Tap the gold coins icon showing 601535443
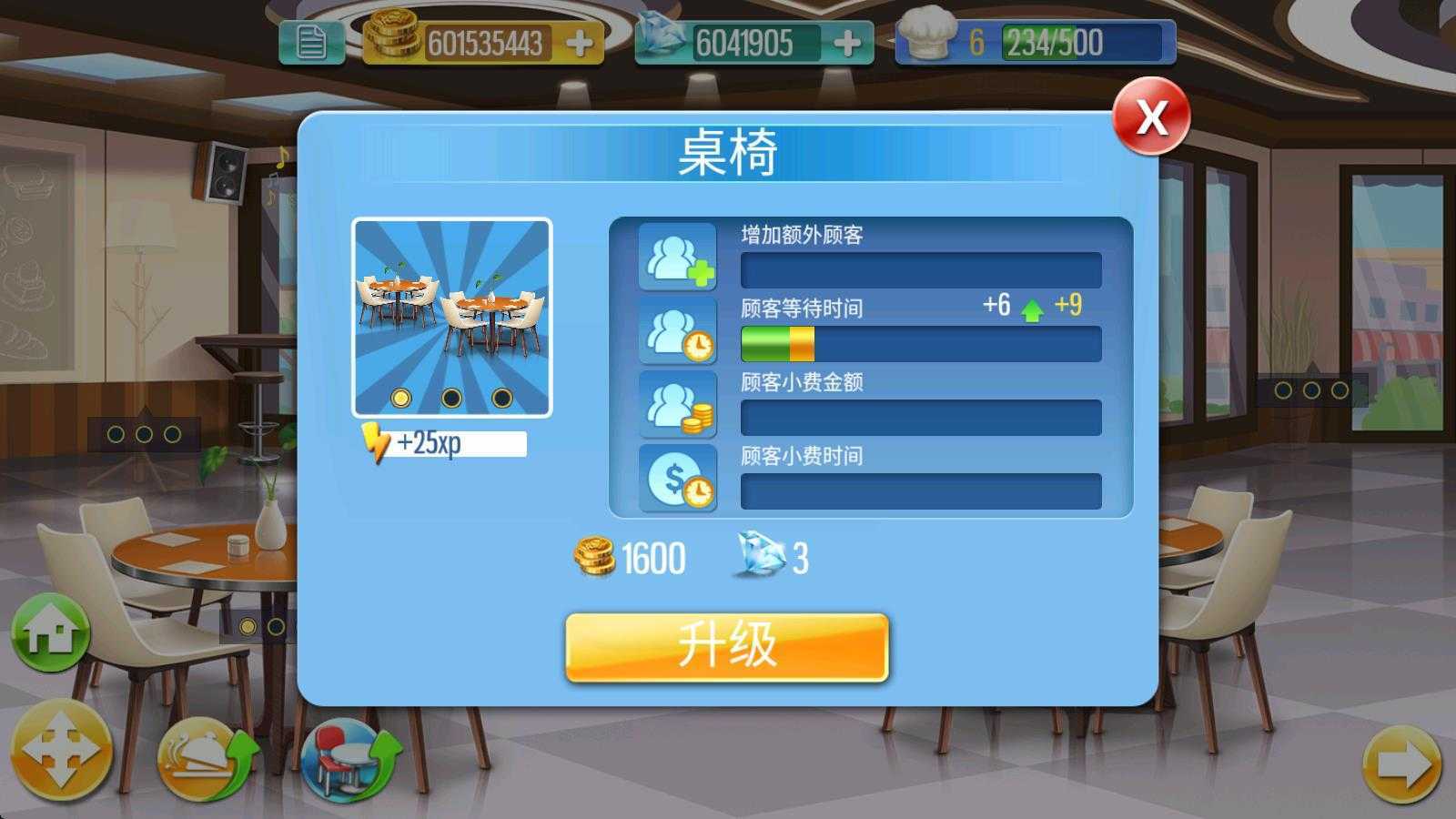 pyautogui.click(x=393, y=35)
